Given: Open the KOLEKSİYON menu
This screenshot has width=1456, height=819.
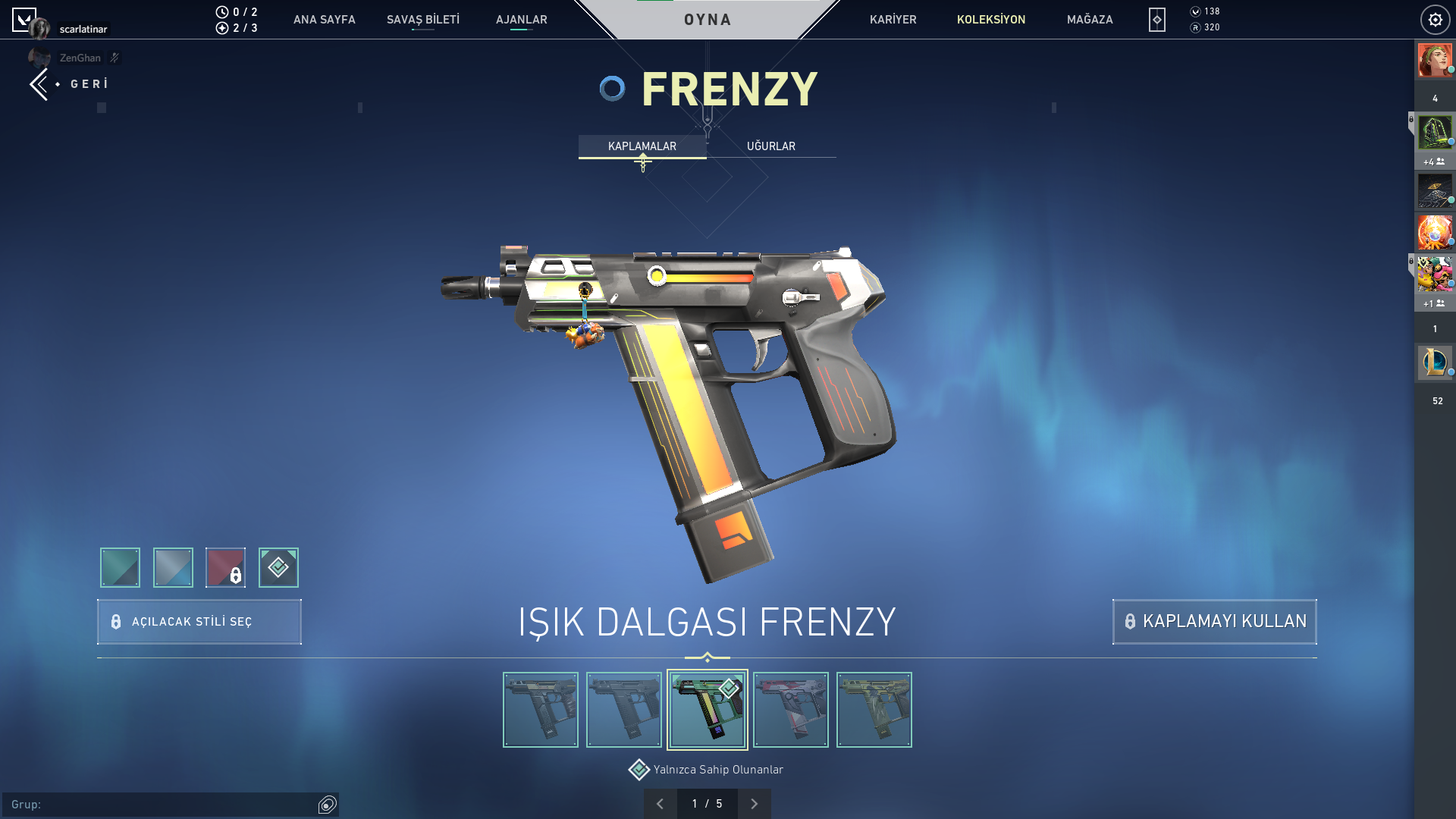Looking at the screenshot, I should [x=990, y=20].
